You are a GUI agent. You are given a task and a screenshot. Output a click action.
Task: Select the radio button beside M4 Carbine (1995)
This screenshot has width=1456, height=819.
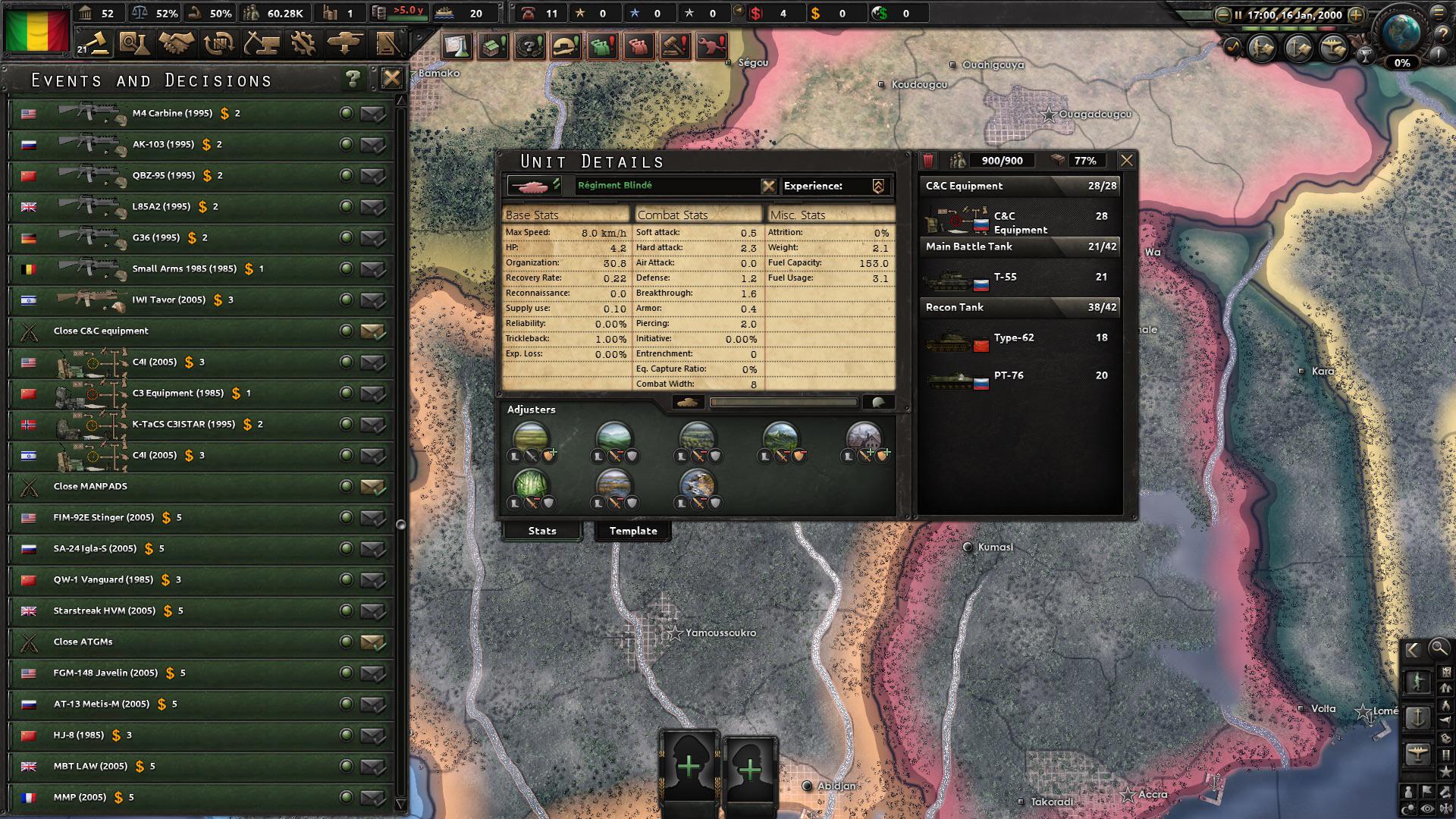coord(346,113)
